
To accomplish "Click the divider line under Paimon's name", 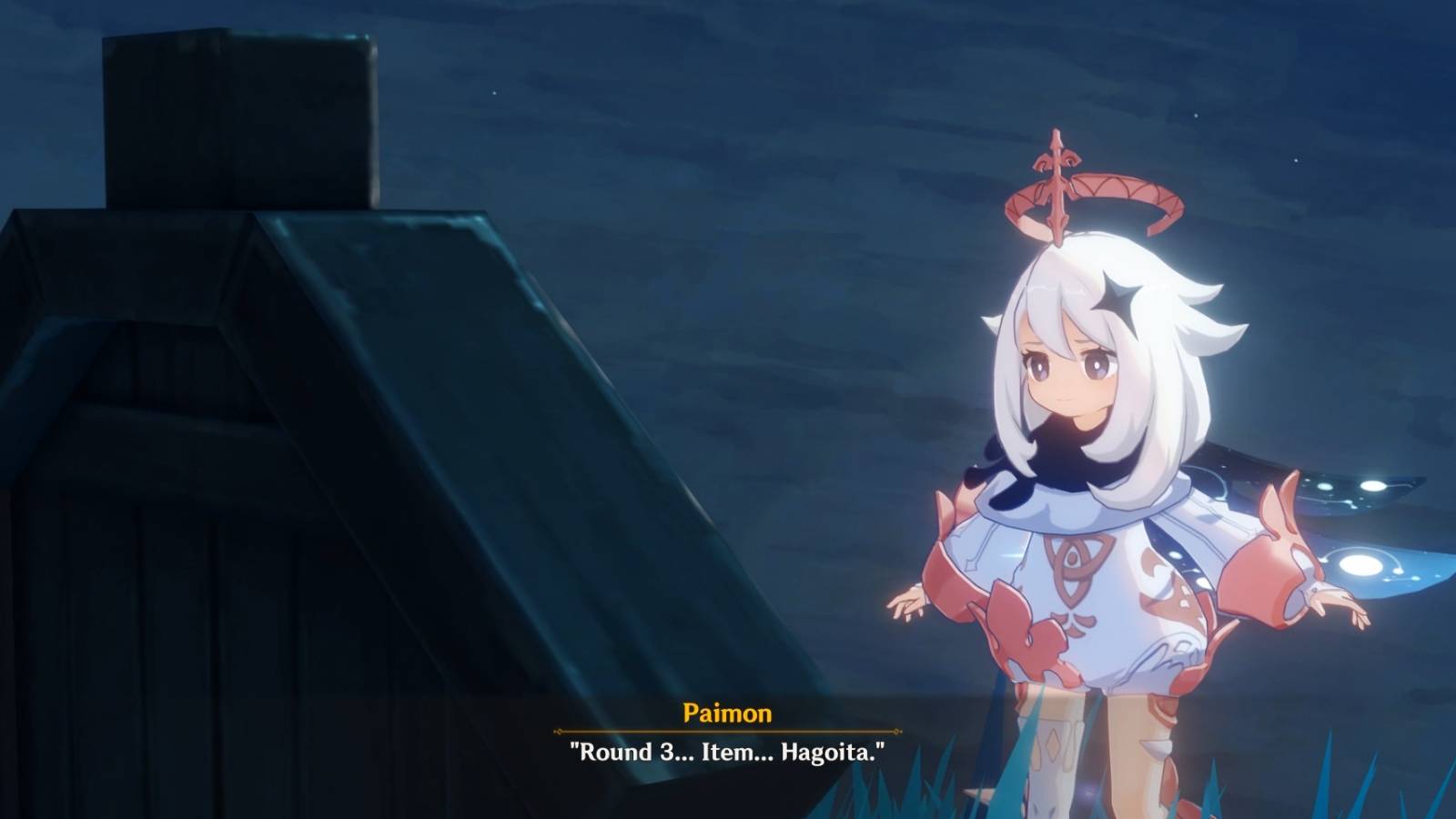I will pyautogui.click(x=726, y=728).
